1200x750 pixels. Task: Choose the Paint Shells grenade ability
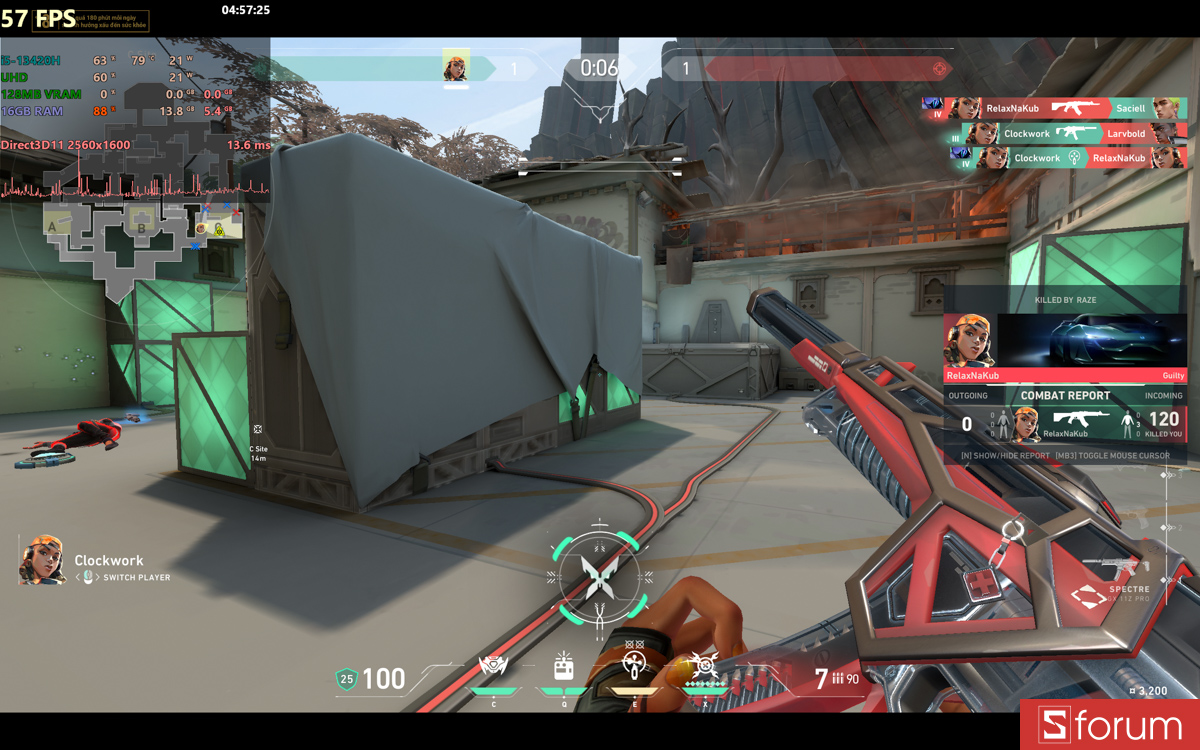pyautogui.click(x=632, y=666)
